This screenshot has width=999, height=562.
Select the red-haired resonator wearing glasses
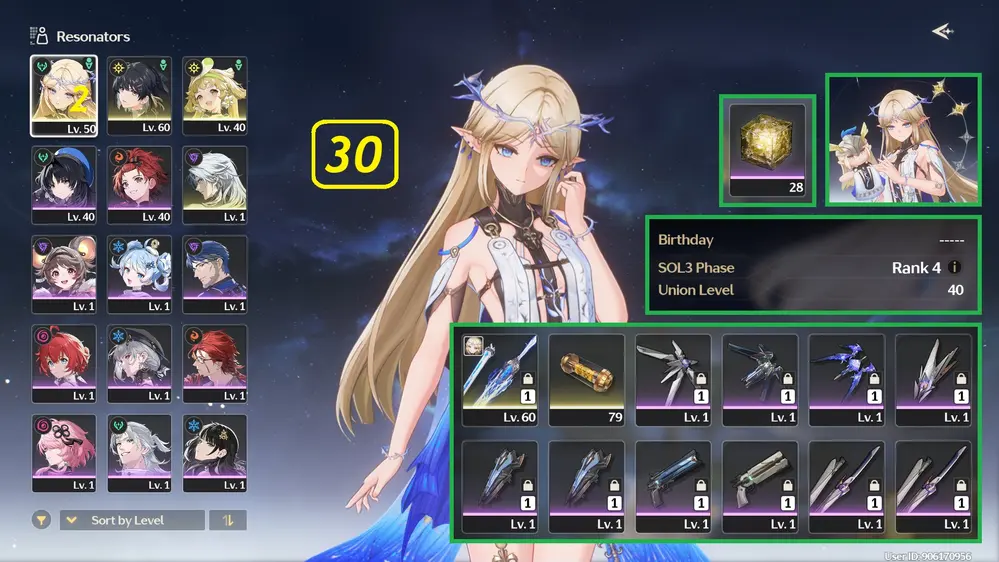pyautogui.click(x=215, y=364)
